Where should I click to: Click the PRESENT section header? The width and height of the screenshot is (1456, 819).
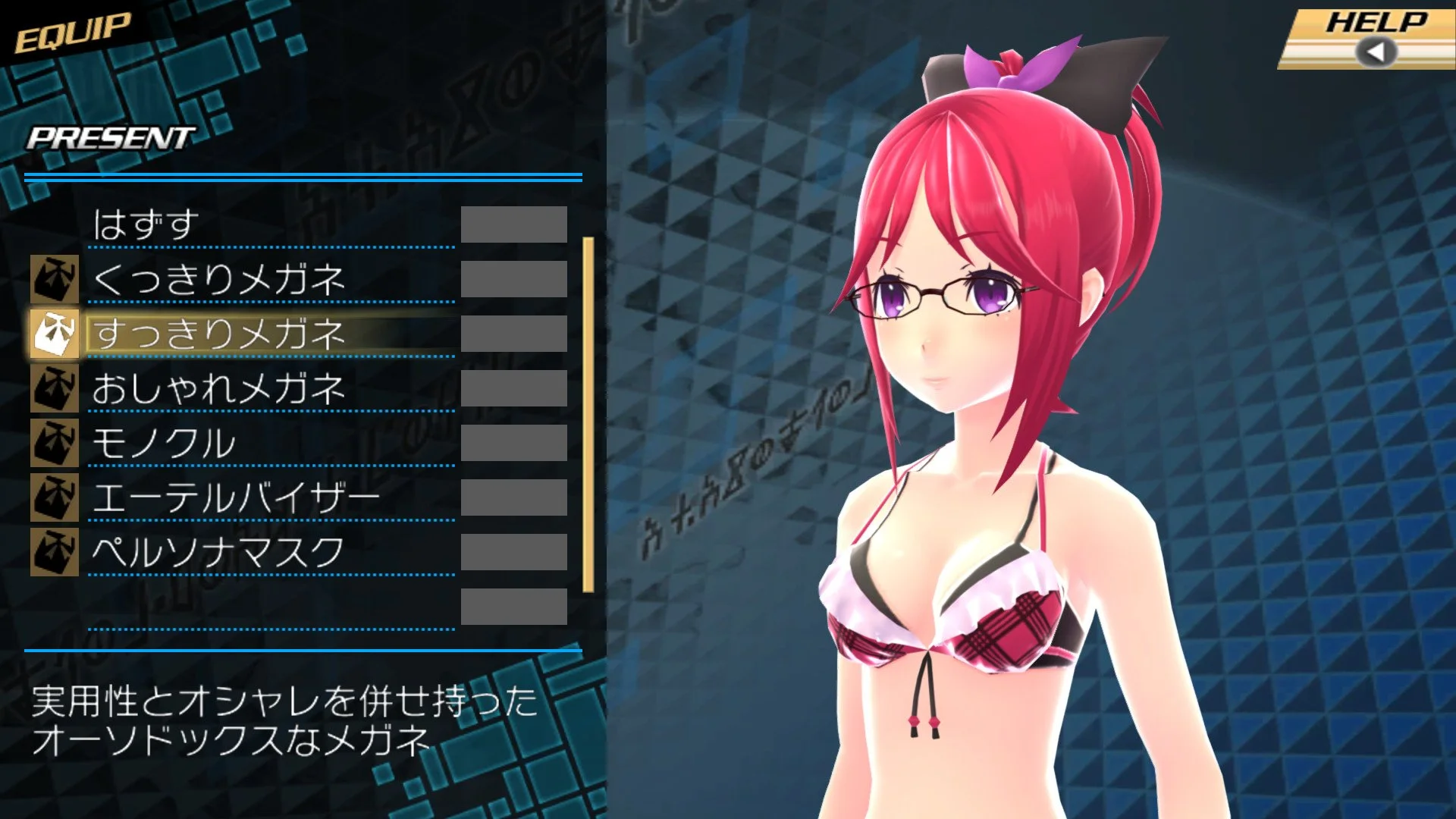click(110, 138)
